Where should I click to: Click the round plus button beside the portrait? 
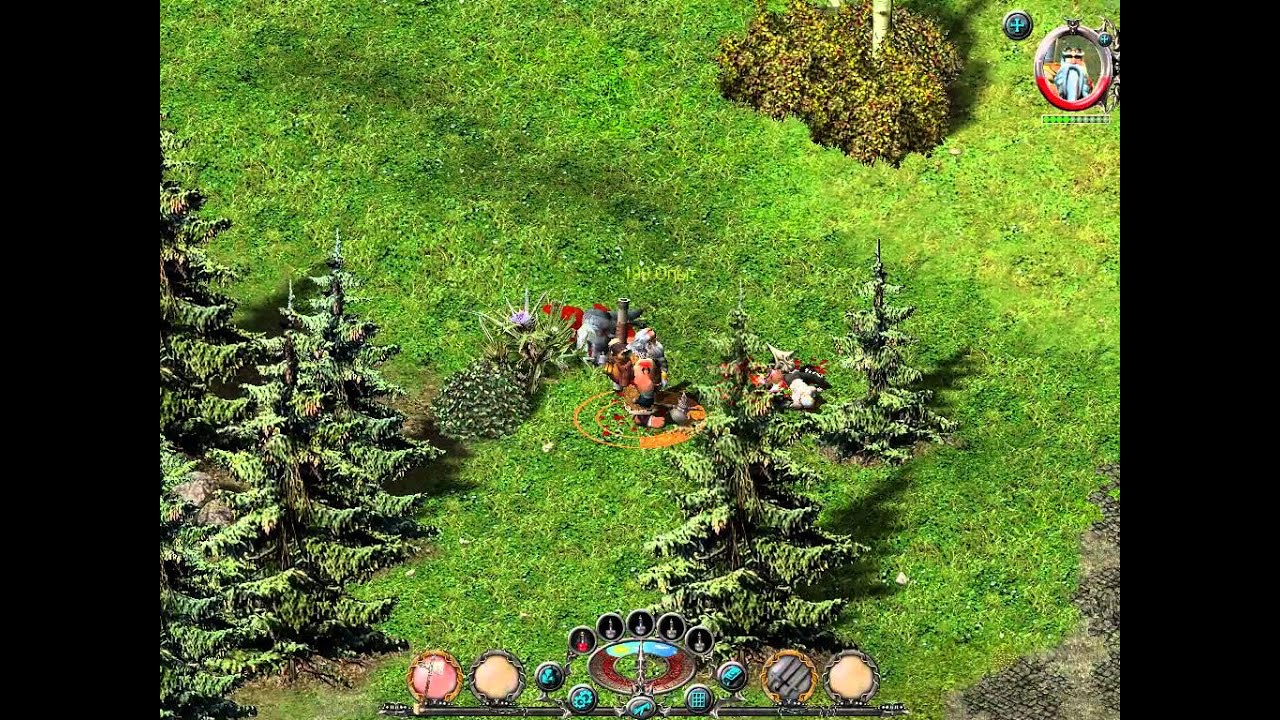1017,25
